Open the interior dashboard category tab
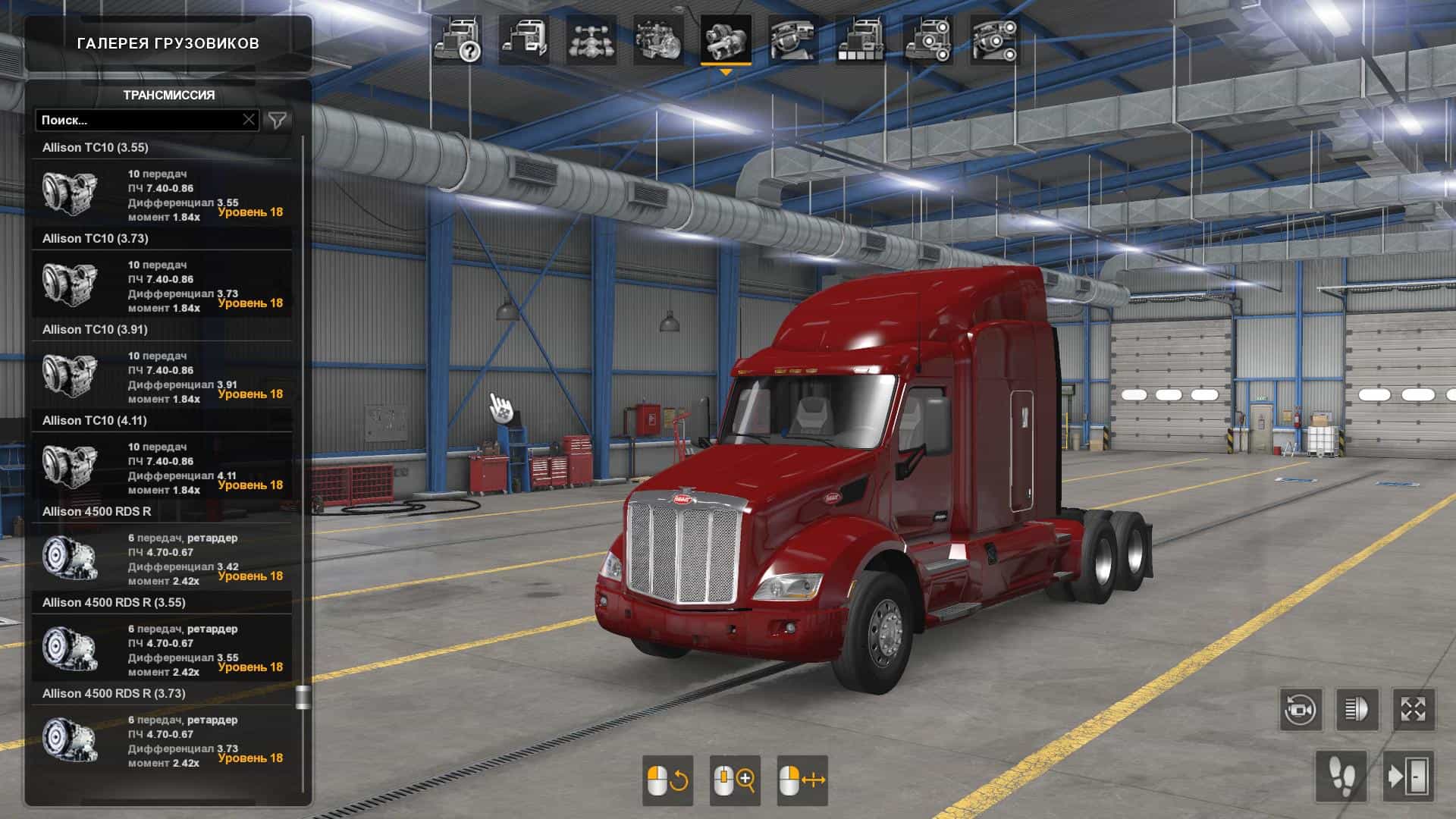Screen dimensions: 1456x819 coord(792,41)
